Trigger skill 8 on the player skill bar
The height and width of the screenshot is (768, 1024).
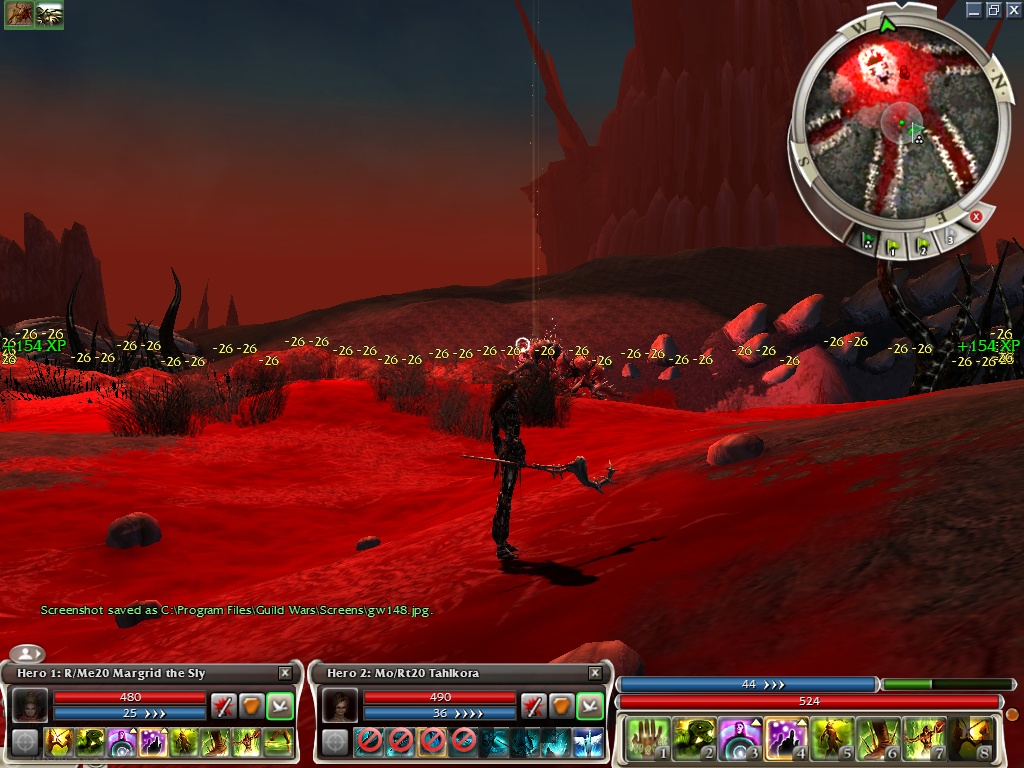click(971, 739)
